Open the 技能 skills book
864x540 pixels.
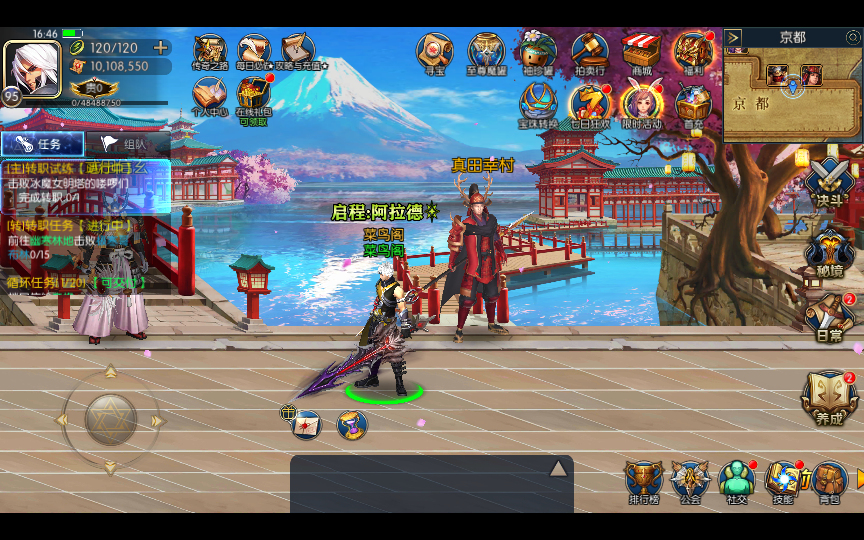click(783, 481)
